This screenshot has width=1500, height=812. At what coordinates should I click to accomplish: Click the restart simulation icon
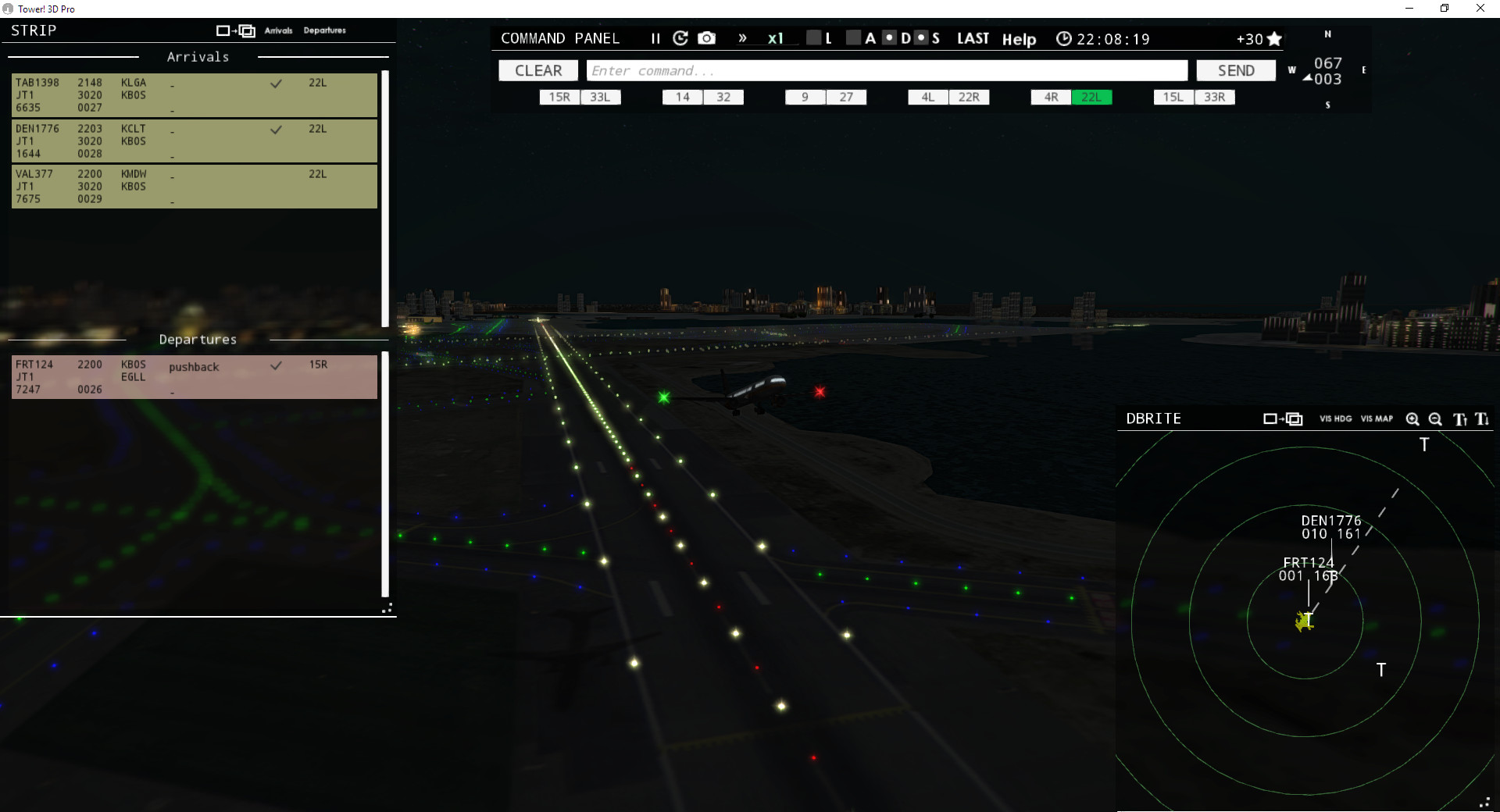coord(680,37)
